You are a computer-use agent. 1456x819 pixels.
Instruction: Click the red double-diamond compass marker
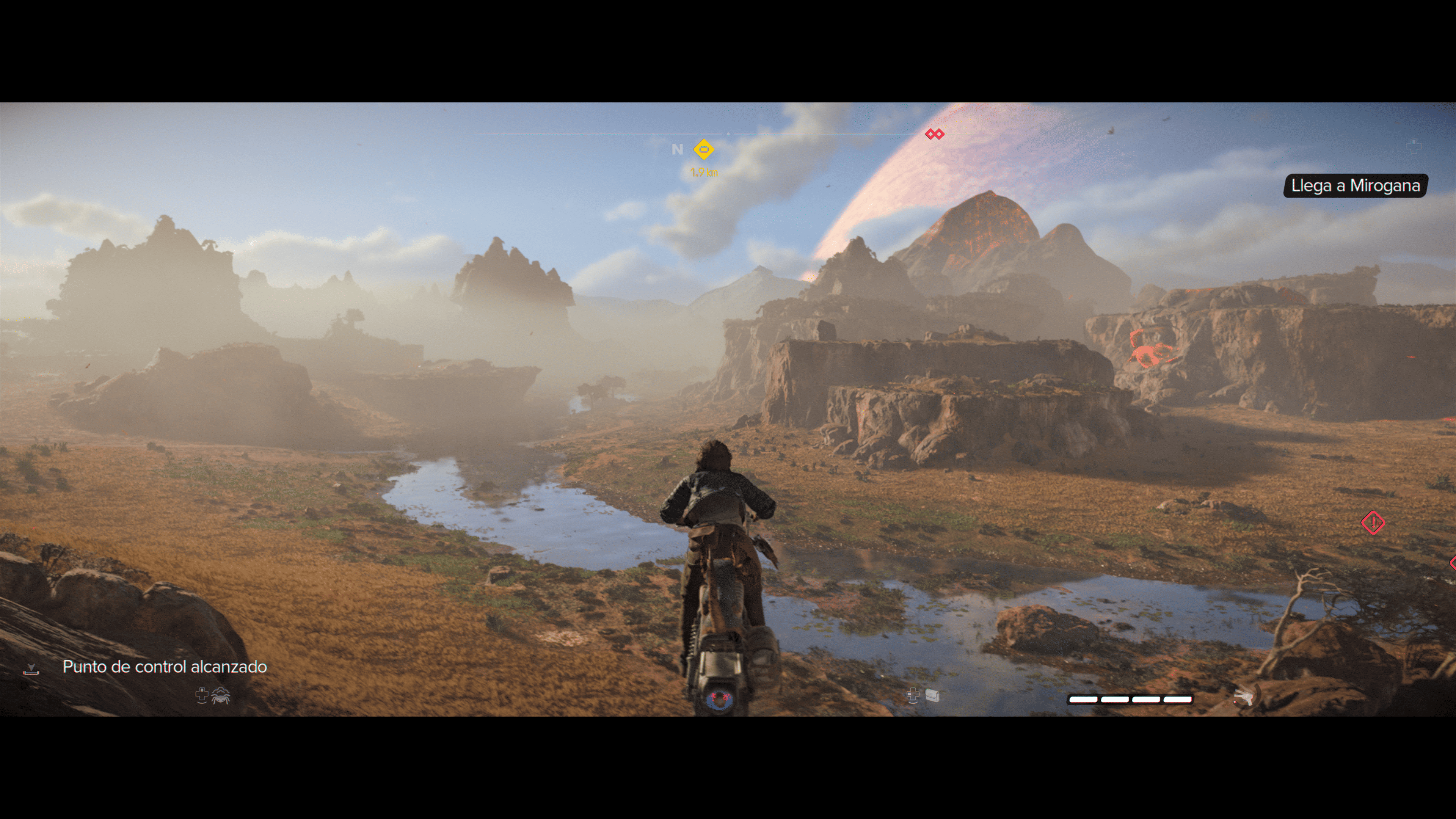click(x=934, y=134)
